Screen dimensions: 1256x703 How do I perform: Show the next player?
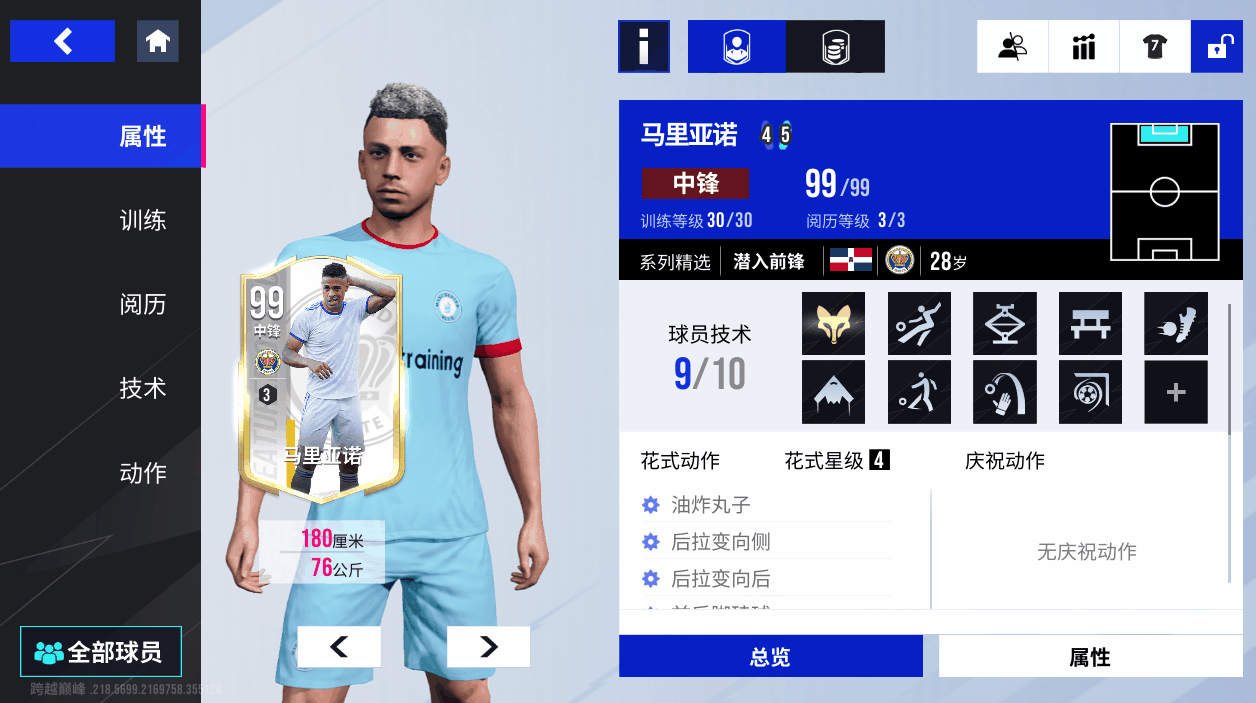[488, 647]
